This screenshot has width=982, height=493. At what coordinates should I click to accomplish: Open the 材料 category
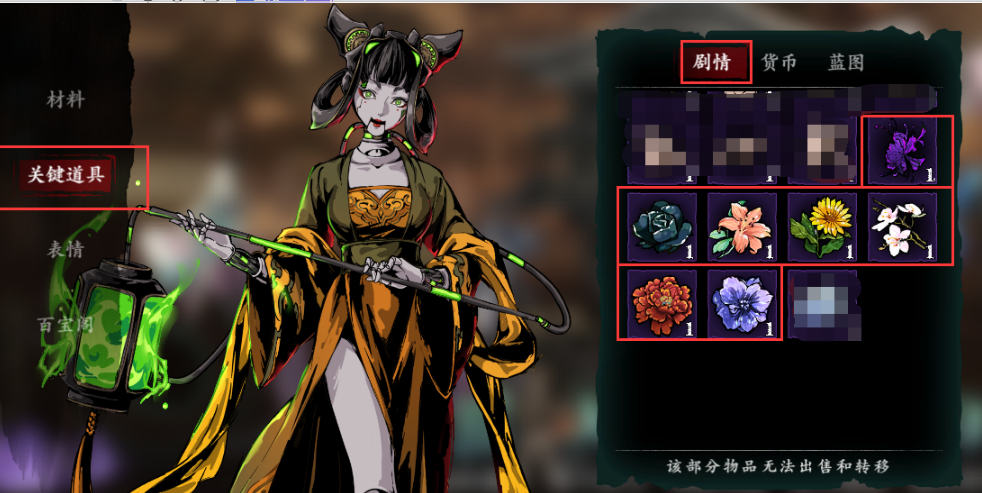(66, 100)
